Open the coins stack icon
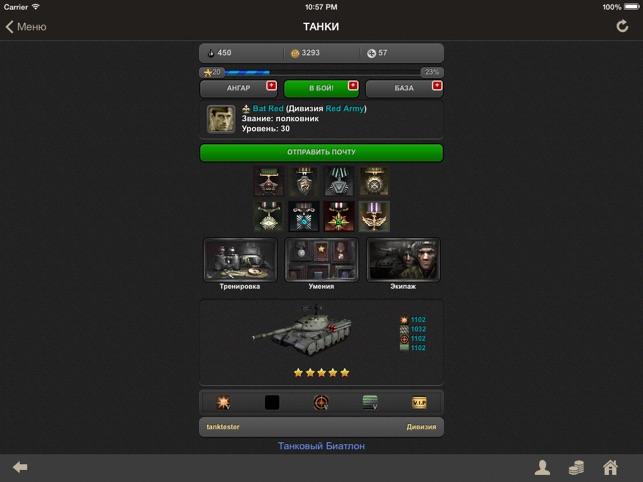This screenshot has width=643, height=482. [576, 467]
